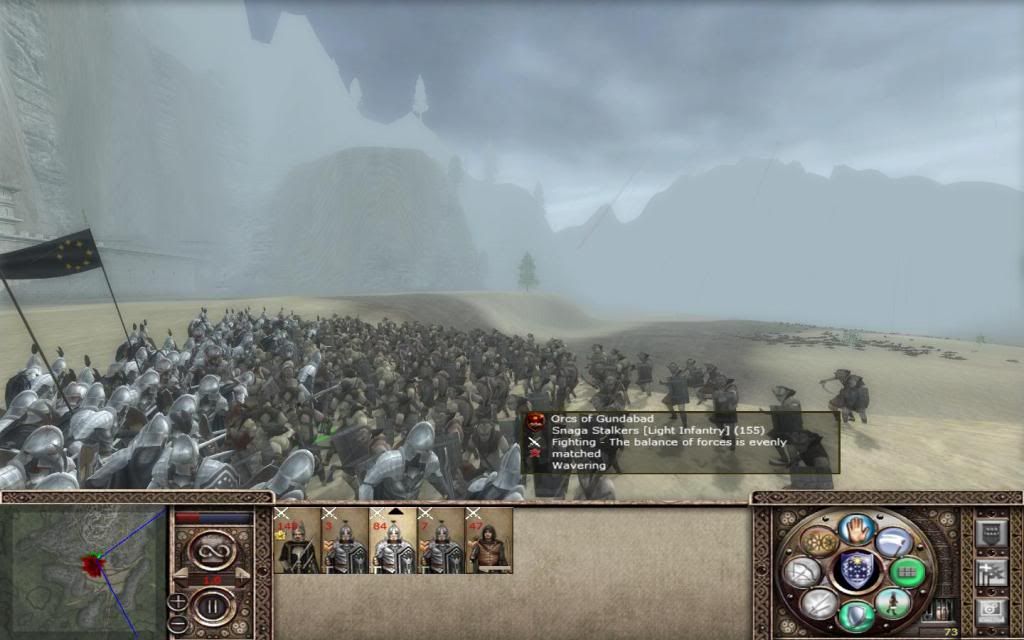Activate the bow skirmish mode button

pos(804,572)
